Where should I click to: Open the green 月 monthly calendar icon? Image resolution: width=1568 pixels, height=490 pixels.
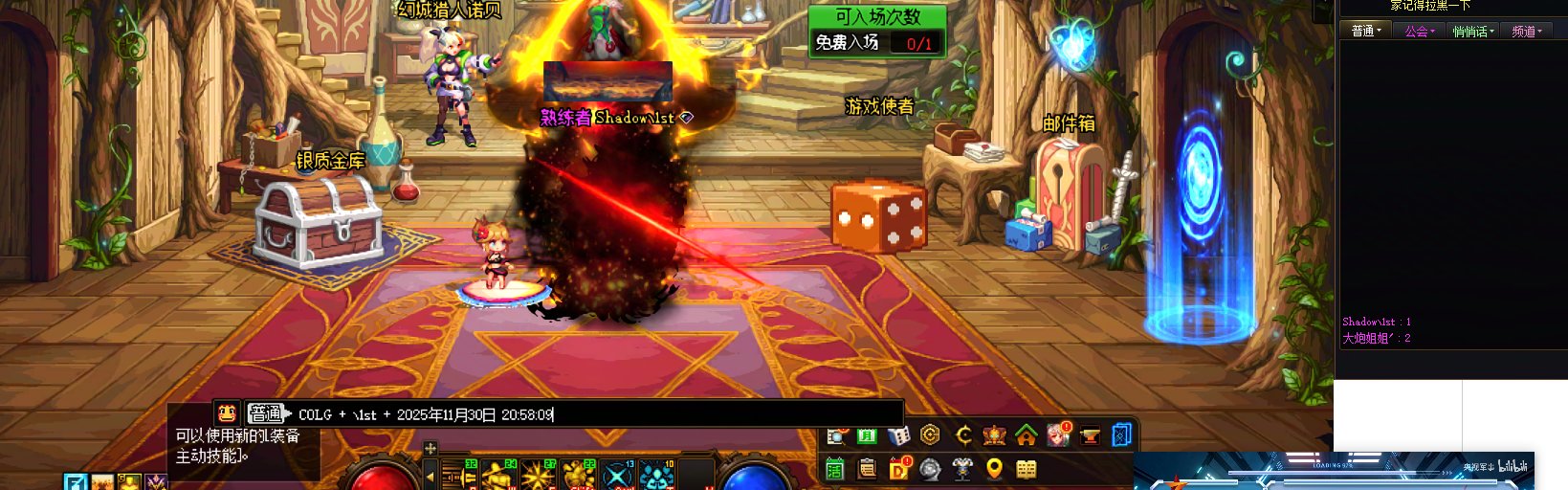[x=867, y=436]
